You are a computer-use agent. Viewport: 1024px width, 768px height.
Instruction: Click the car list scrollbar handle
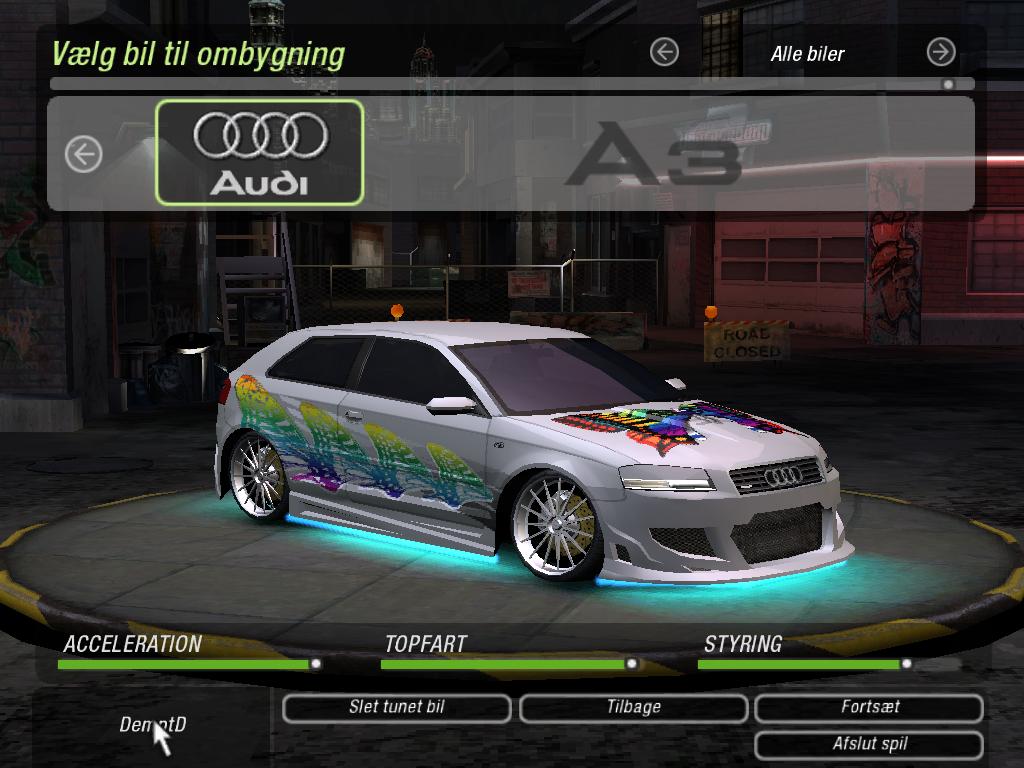coord(948,85)
